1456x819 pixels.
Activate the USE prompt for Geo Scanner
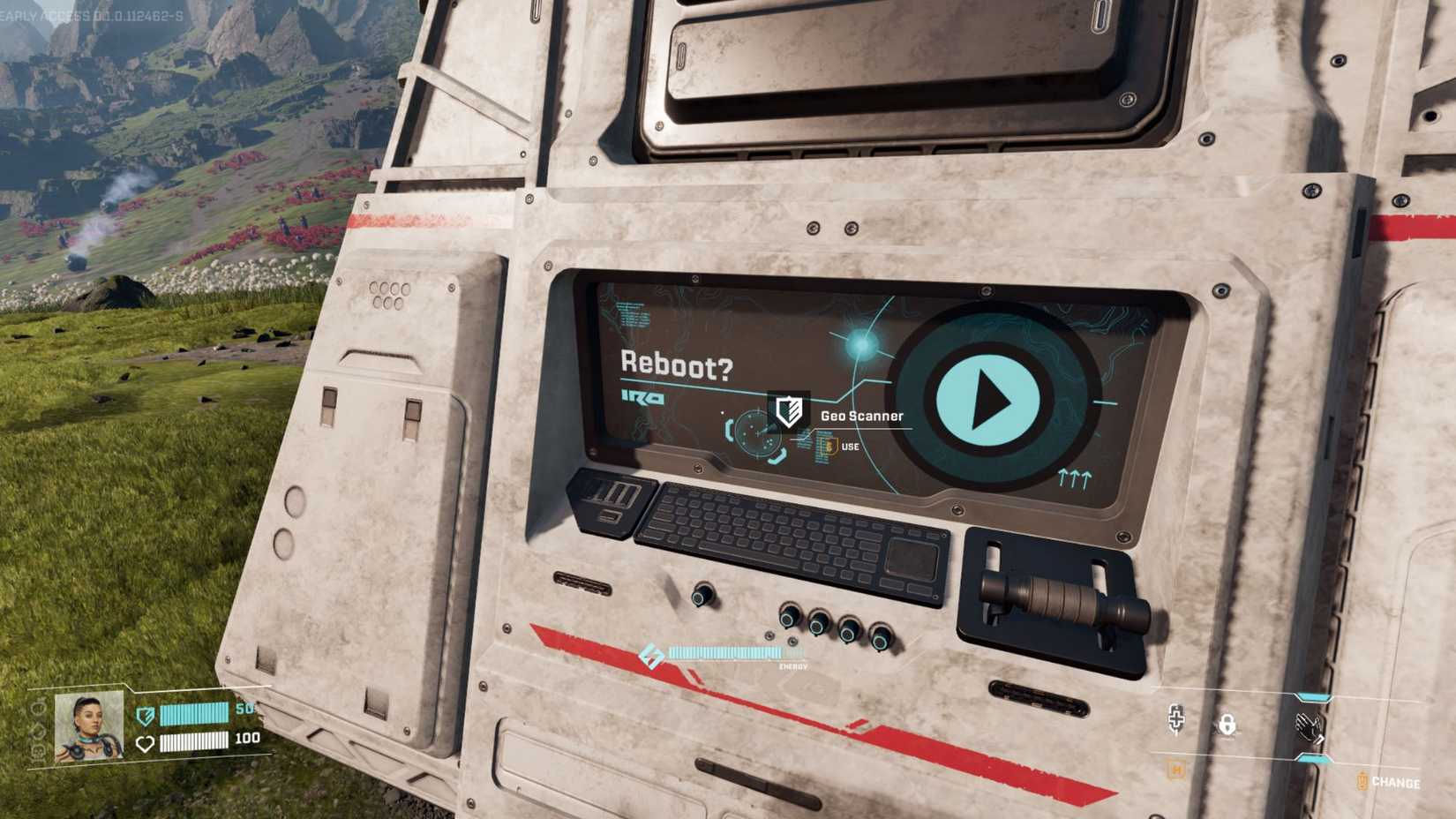pos(844,446)
